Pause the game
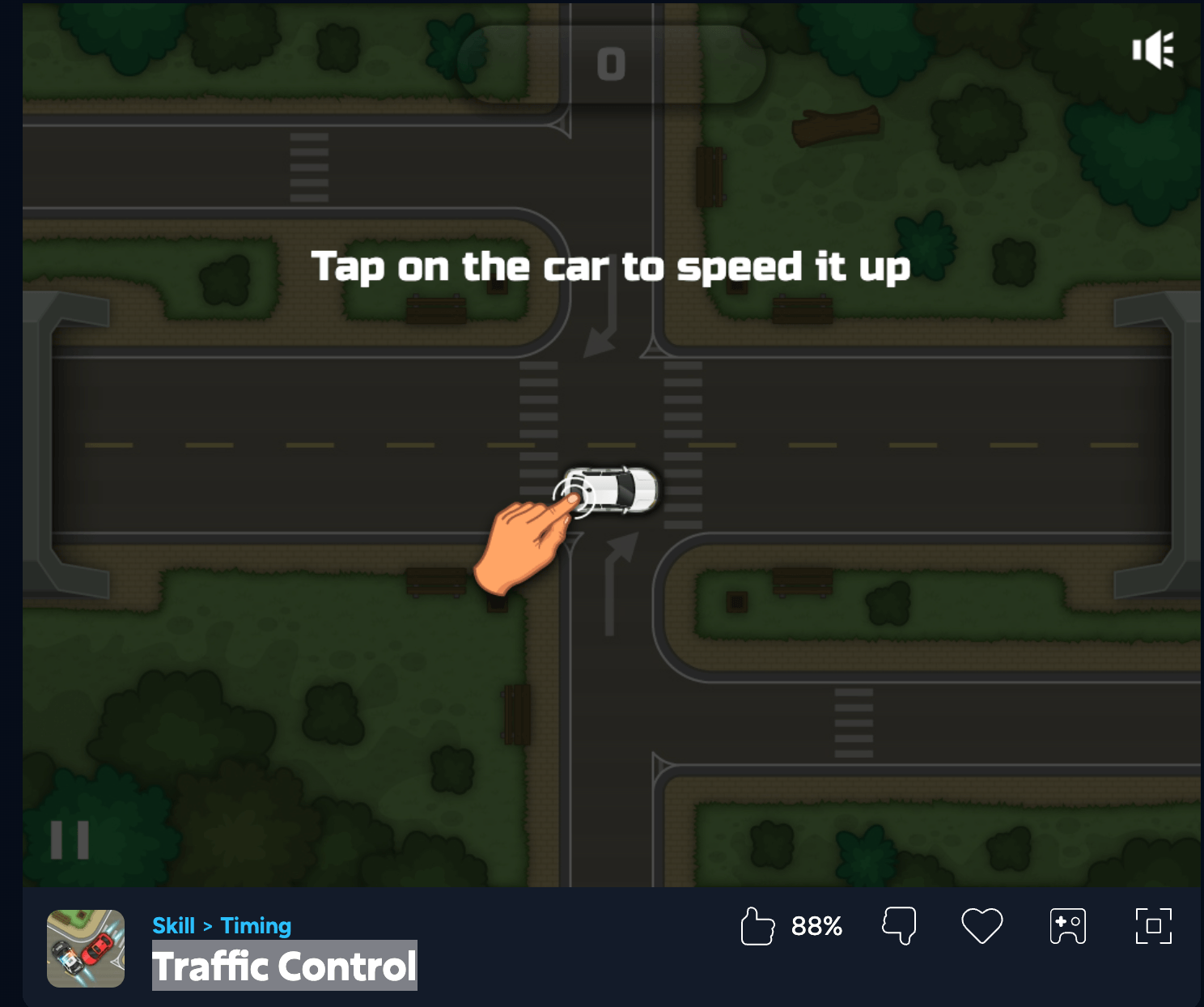1204x1007 pixels. point(70,840)
